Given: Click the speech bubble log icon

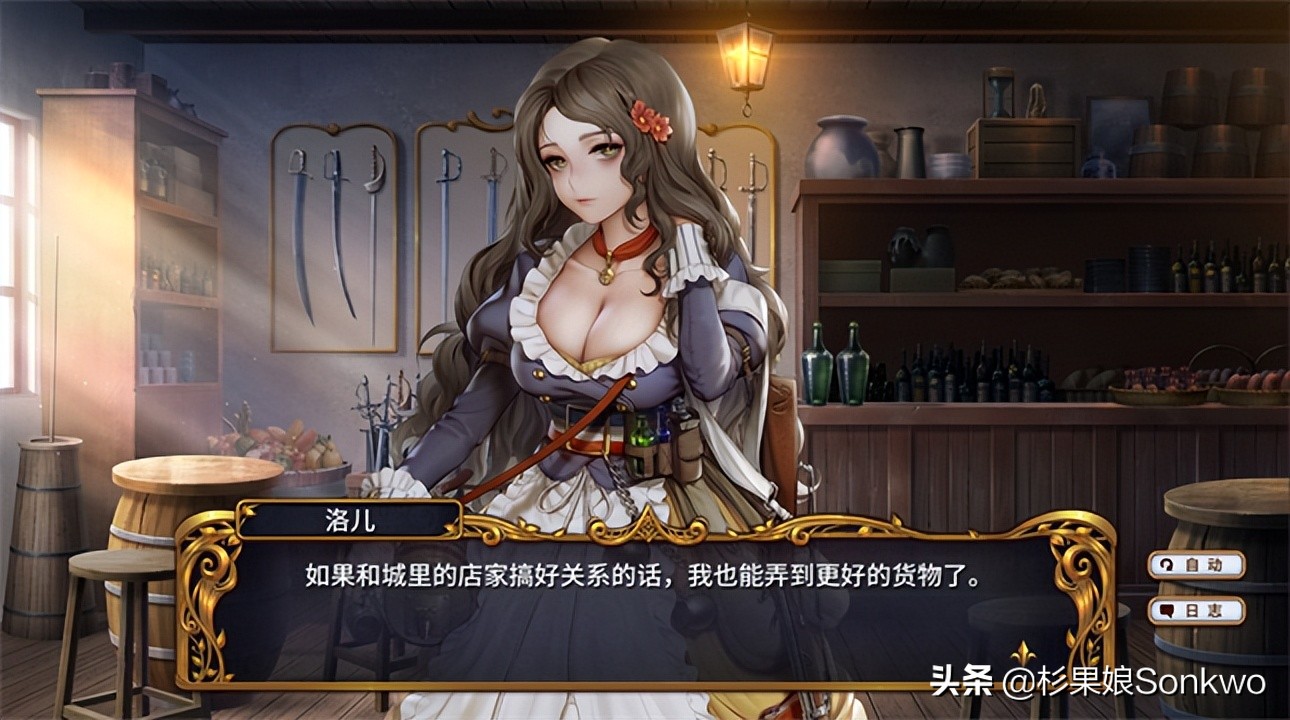Looking at the screenshot, I should click(x=1167, y=612).
